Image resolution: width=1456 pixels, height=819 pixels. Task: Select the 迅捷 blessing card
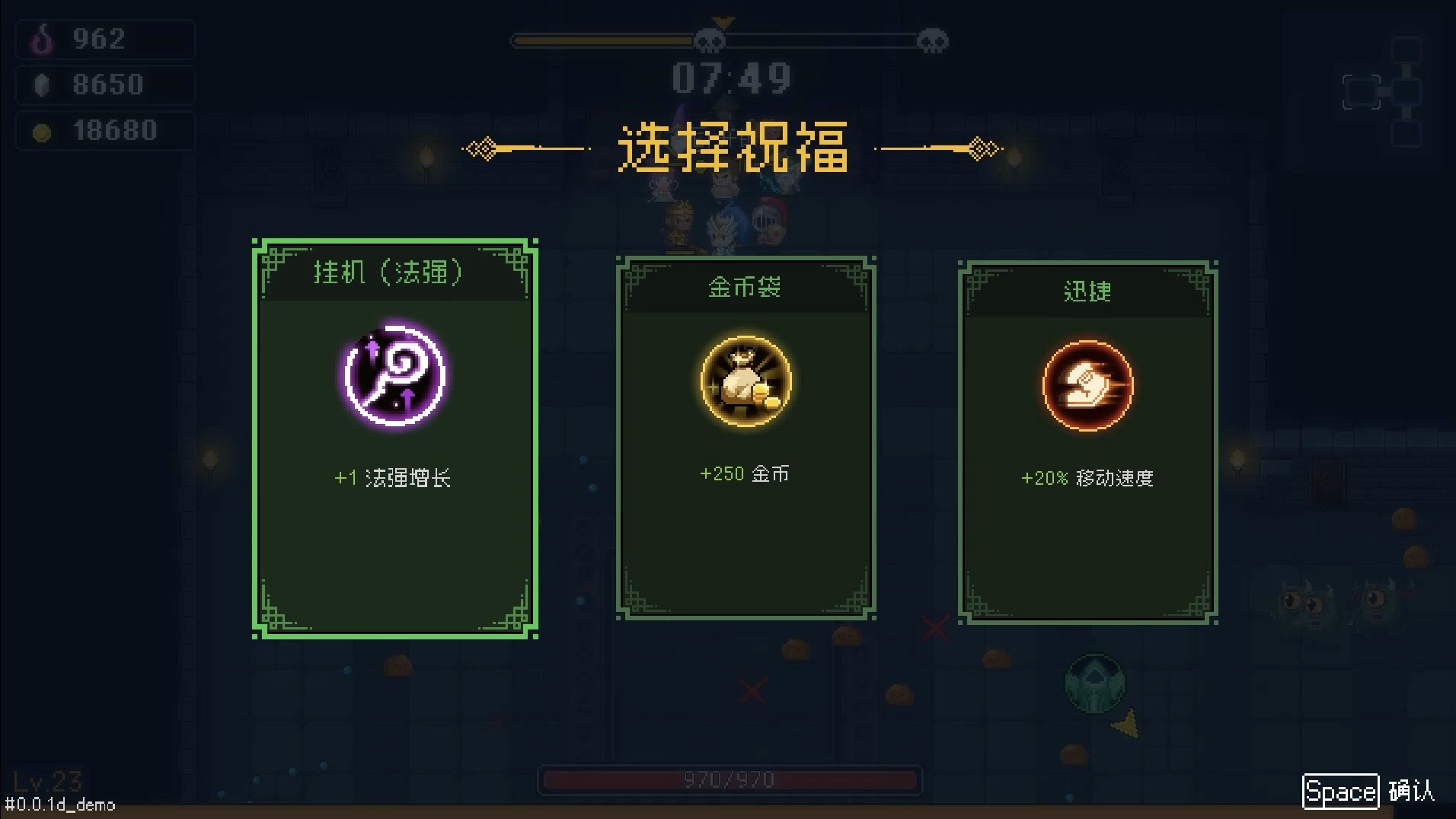[x=1089, y=441]
